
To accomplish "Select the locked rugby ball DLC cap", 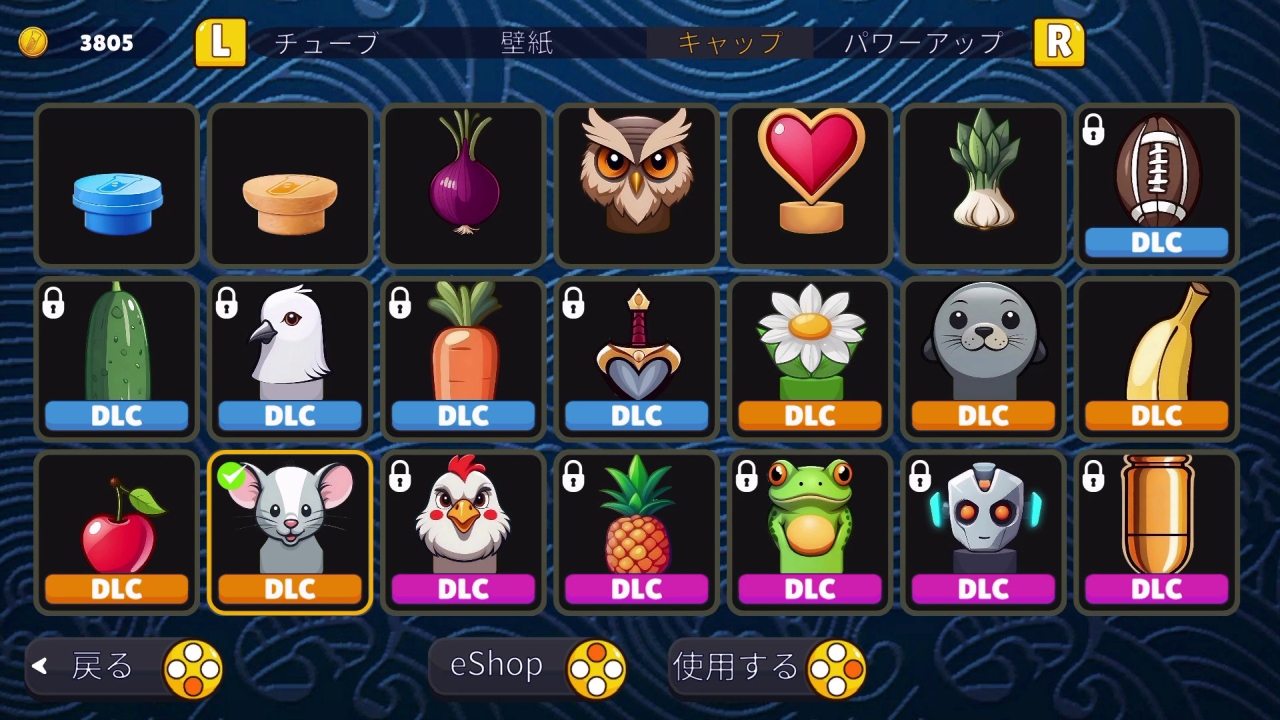I will point(1156,180).
